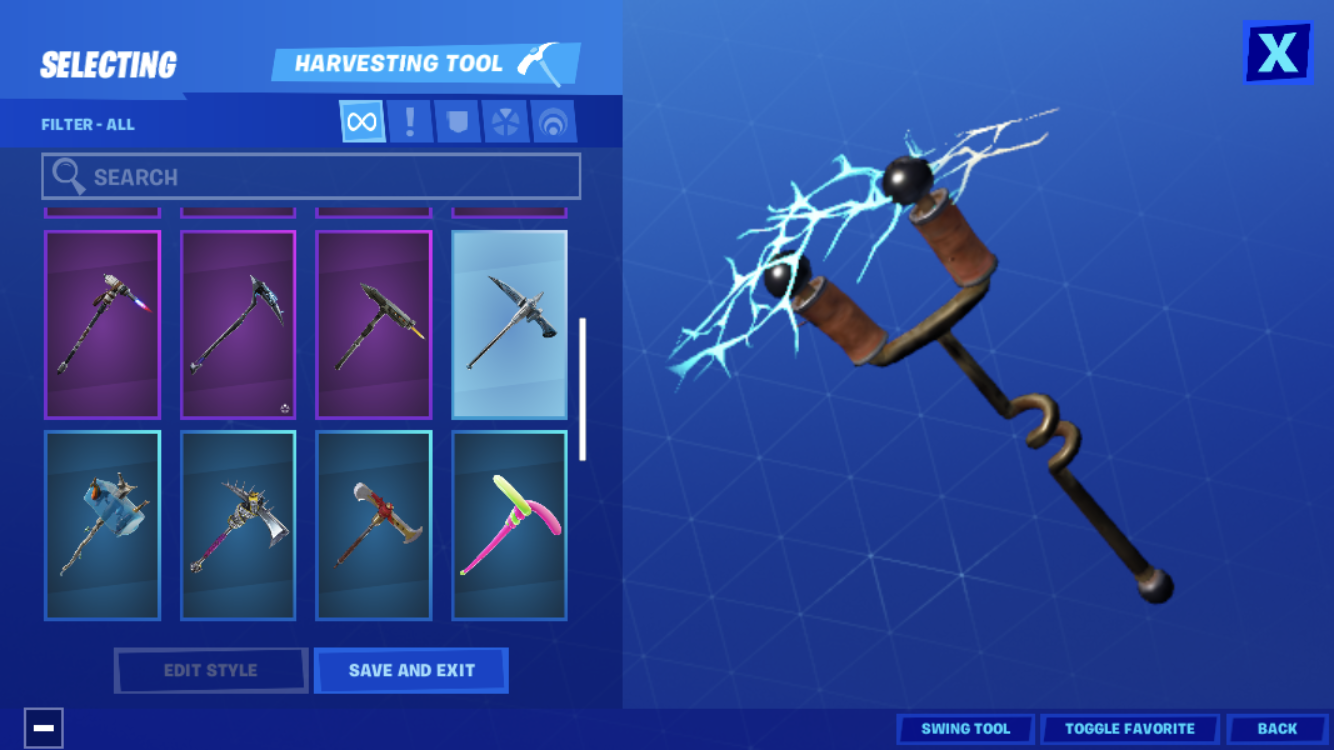This screenshot has width=1334, height=750.
Task: Click the Swing Tool button
Action: pyautogui.click(x=965, y=728)
